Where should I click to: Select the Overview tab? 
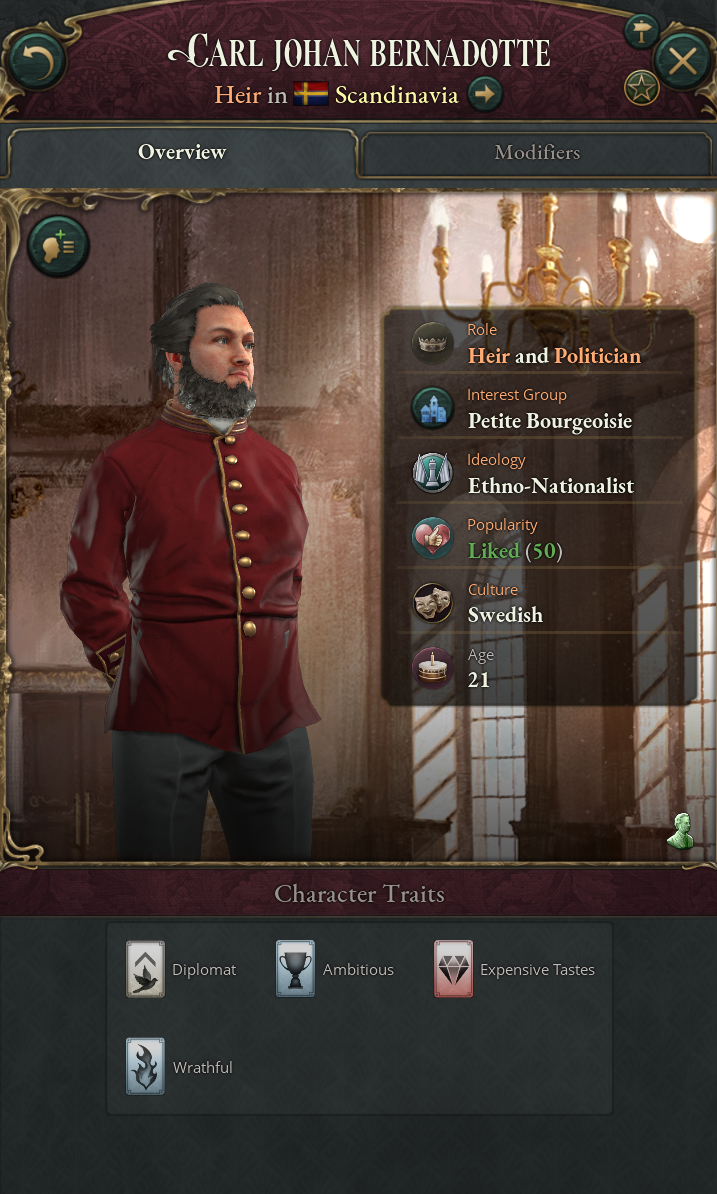[x=182, y=153]
